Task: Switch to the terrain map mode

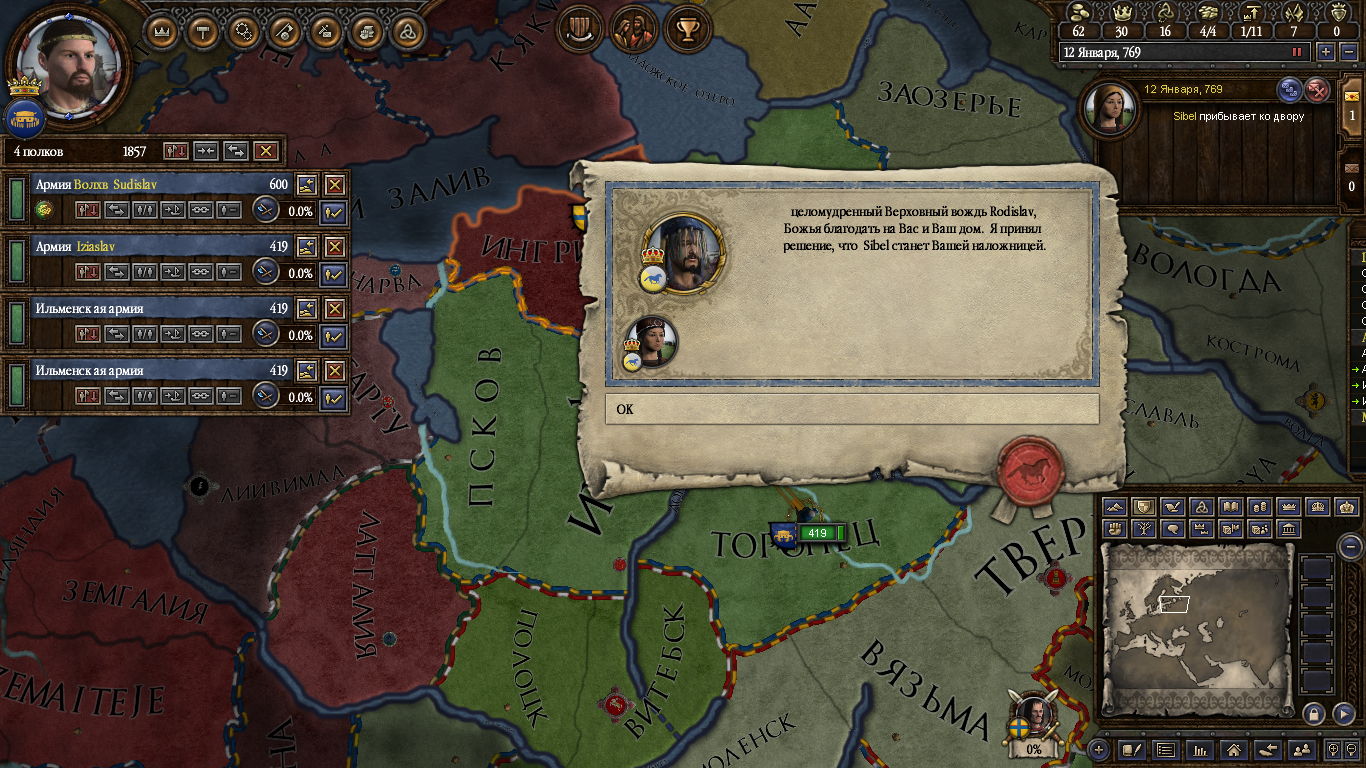Action: [x=1114, y=508]
